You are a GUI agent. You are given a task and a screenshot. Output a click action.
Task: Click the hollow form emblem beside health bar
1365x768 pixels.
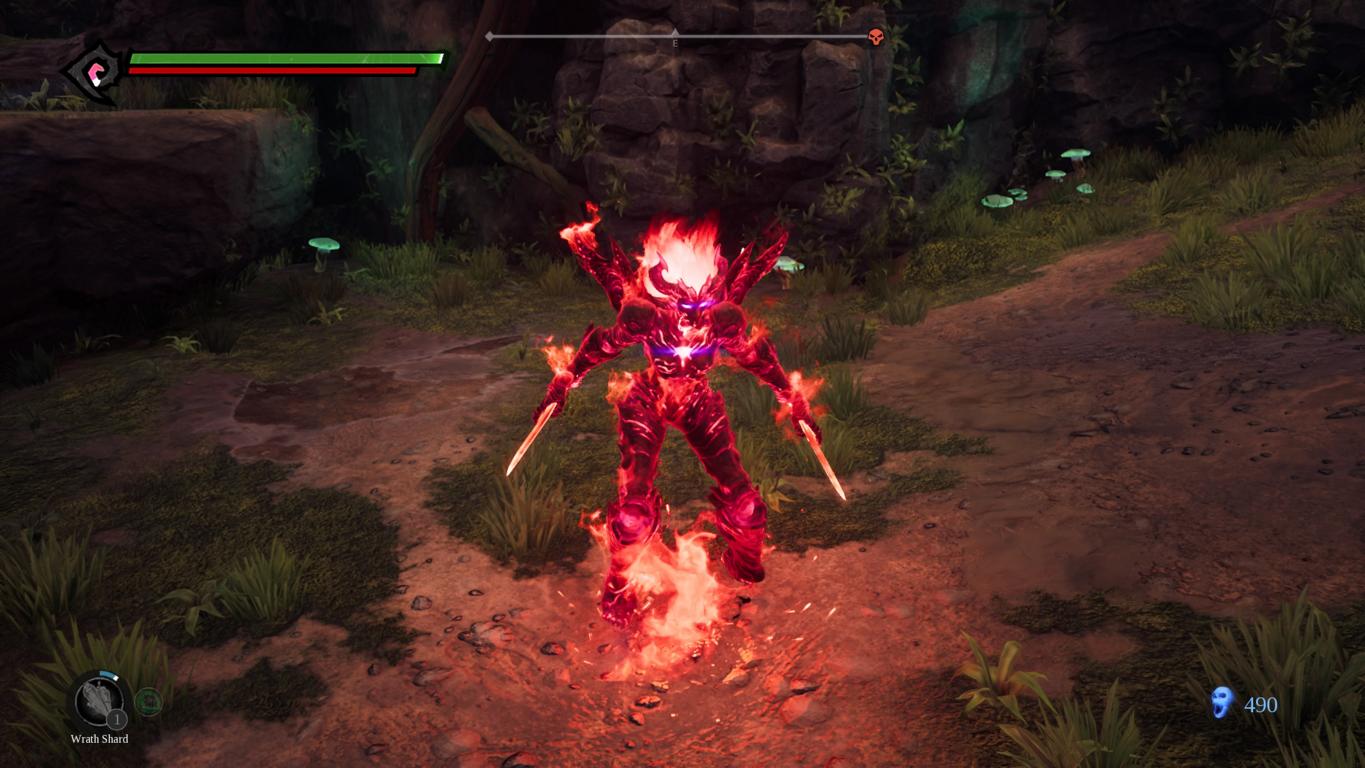coord(96,71)
